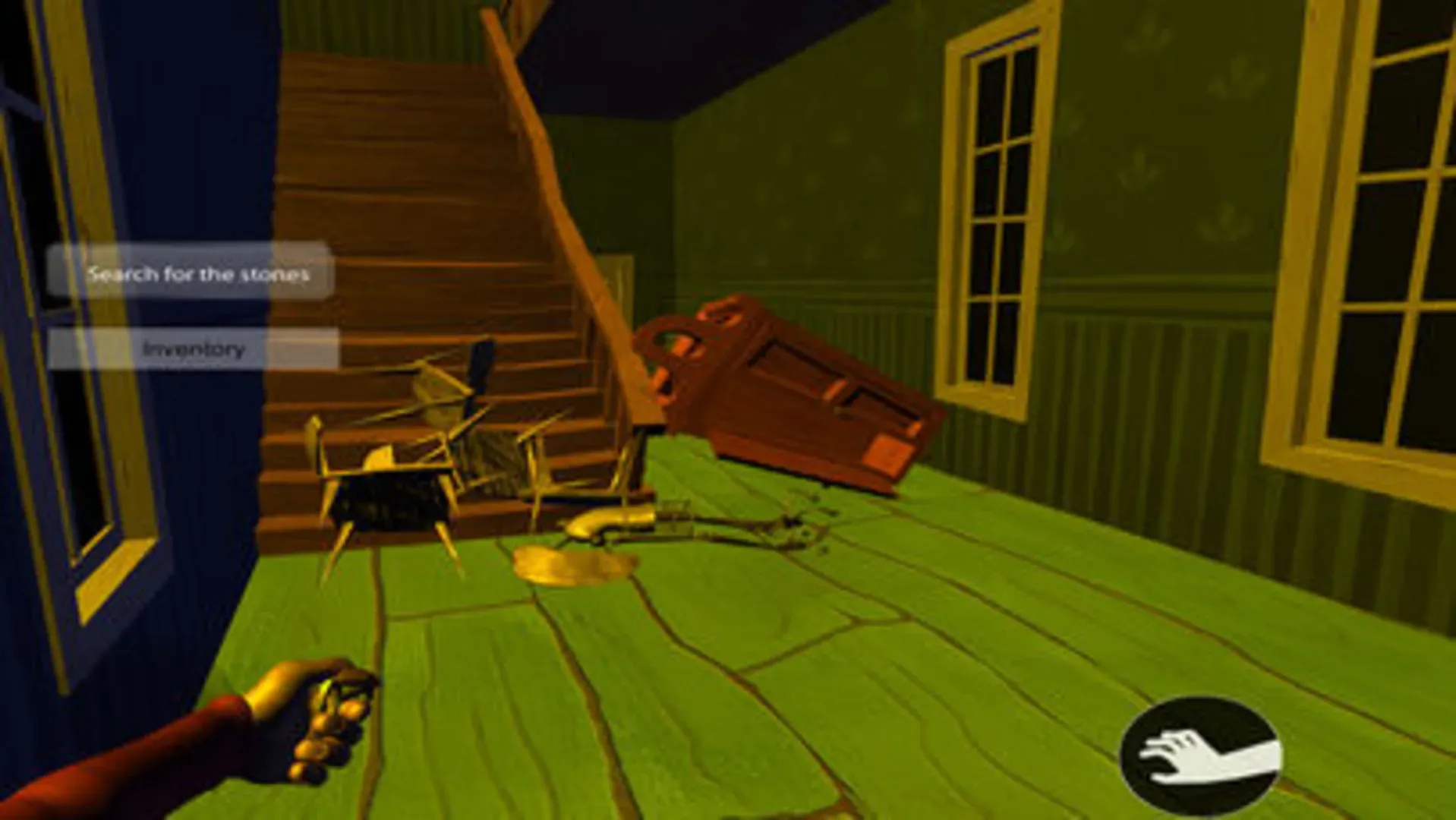Open the Inventory
Image resolution: width=1456 pixels, height=820 pixels.
[x=194, y=348]
